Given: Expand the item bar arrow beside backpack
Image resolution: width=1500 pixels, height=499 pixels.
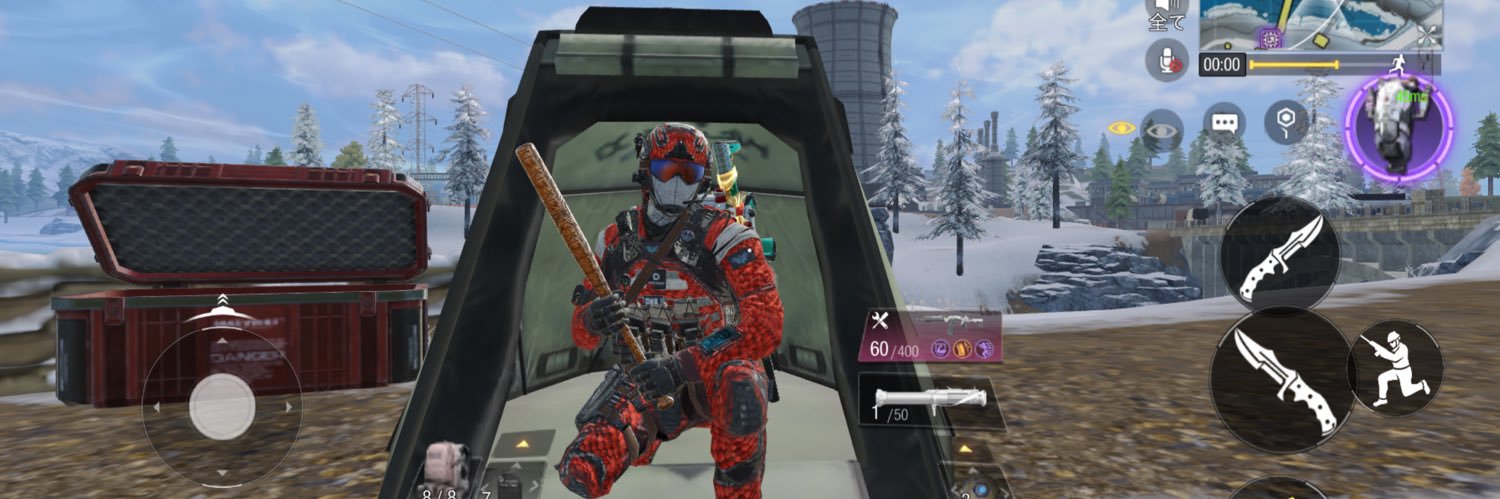Looking at the screenshot, I should point(521,441).
